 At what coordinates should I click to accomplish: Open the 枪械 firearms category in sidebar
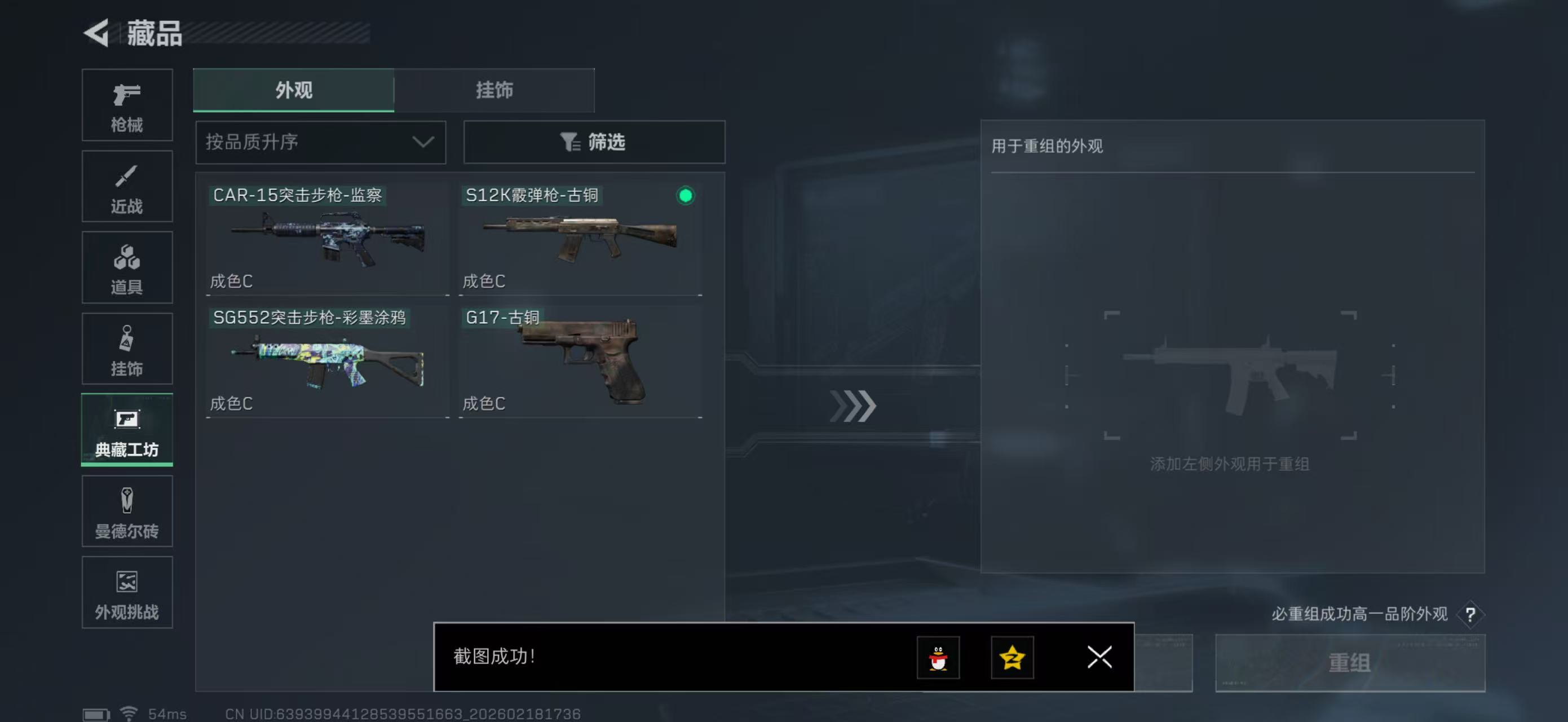[127, 105]
